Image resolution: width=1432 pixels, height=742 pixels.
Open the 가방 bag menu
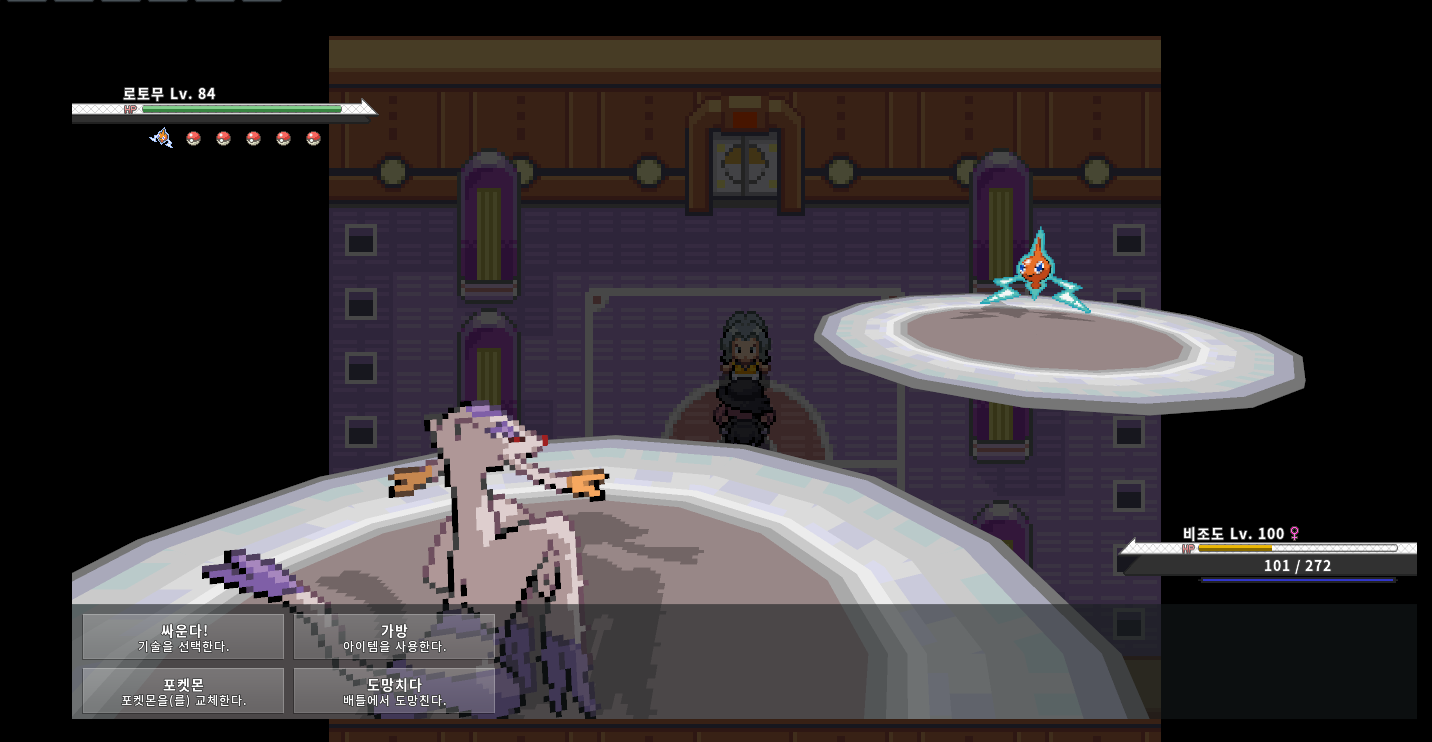(394, 637)
